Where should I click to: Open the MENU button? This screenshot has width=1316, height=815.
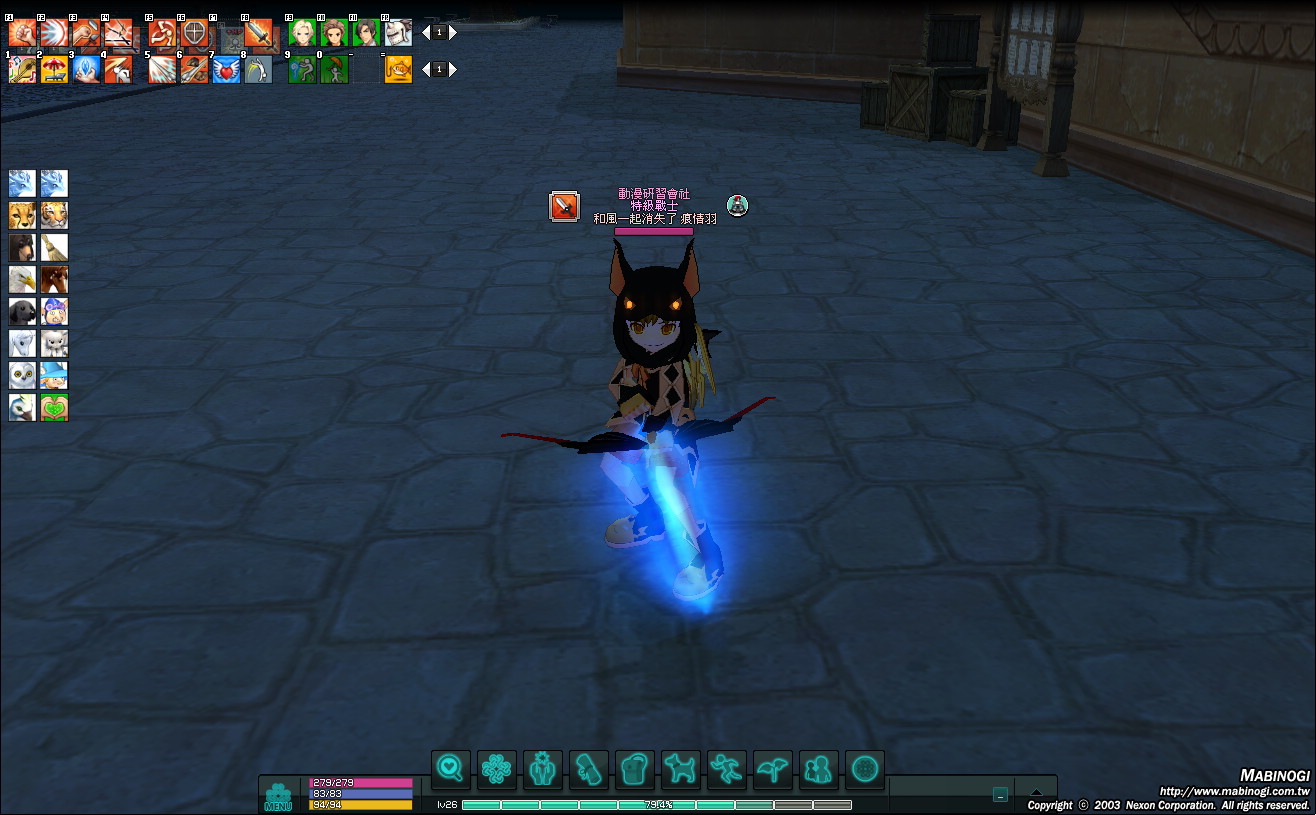[x=278, y=798]
